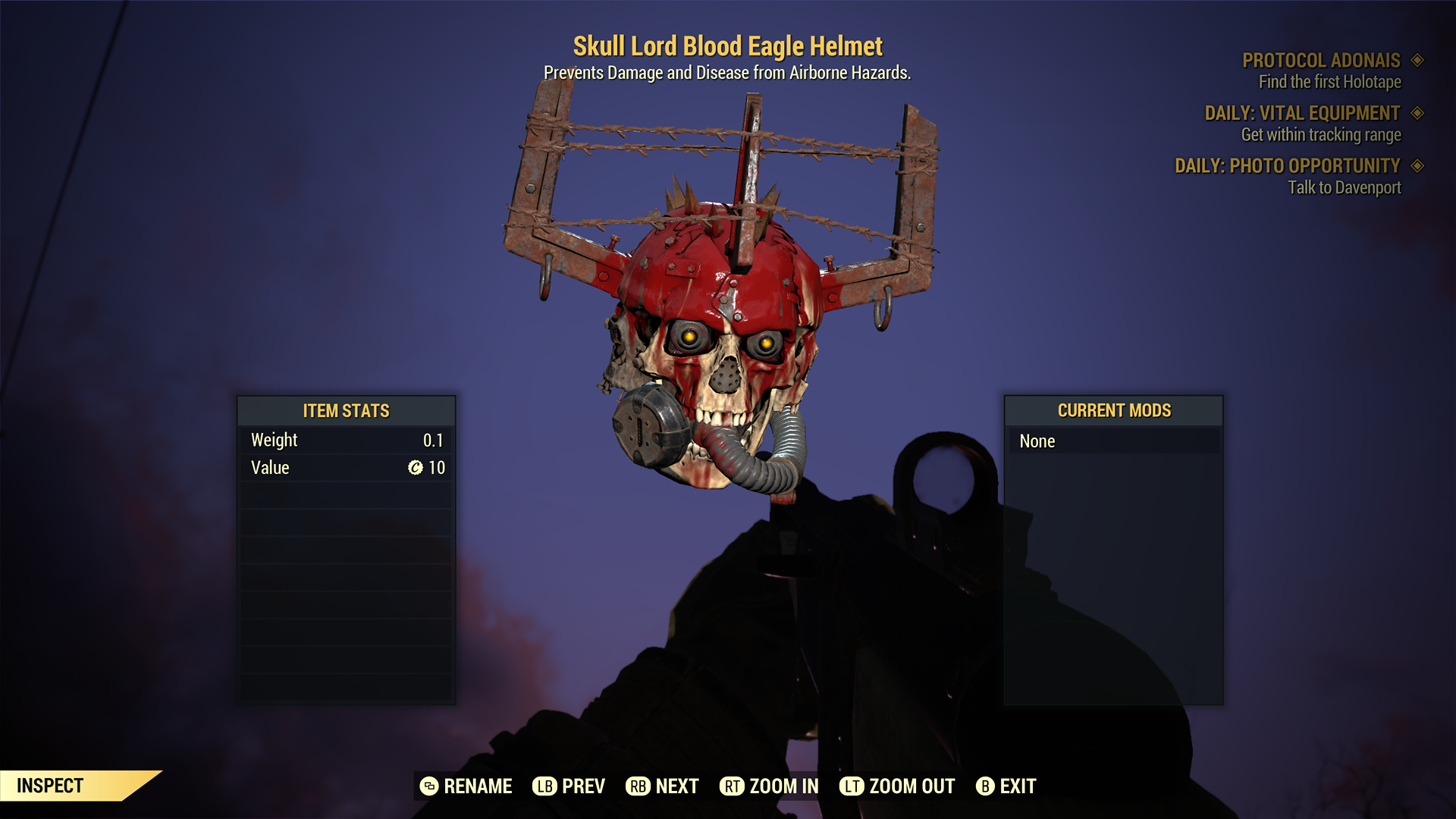Show the next item with Next
The width and height of the screenshot is (1456, 819).
(x=662, y=786)
